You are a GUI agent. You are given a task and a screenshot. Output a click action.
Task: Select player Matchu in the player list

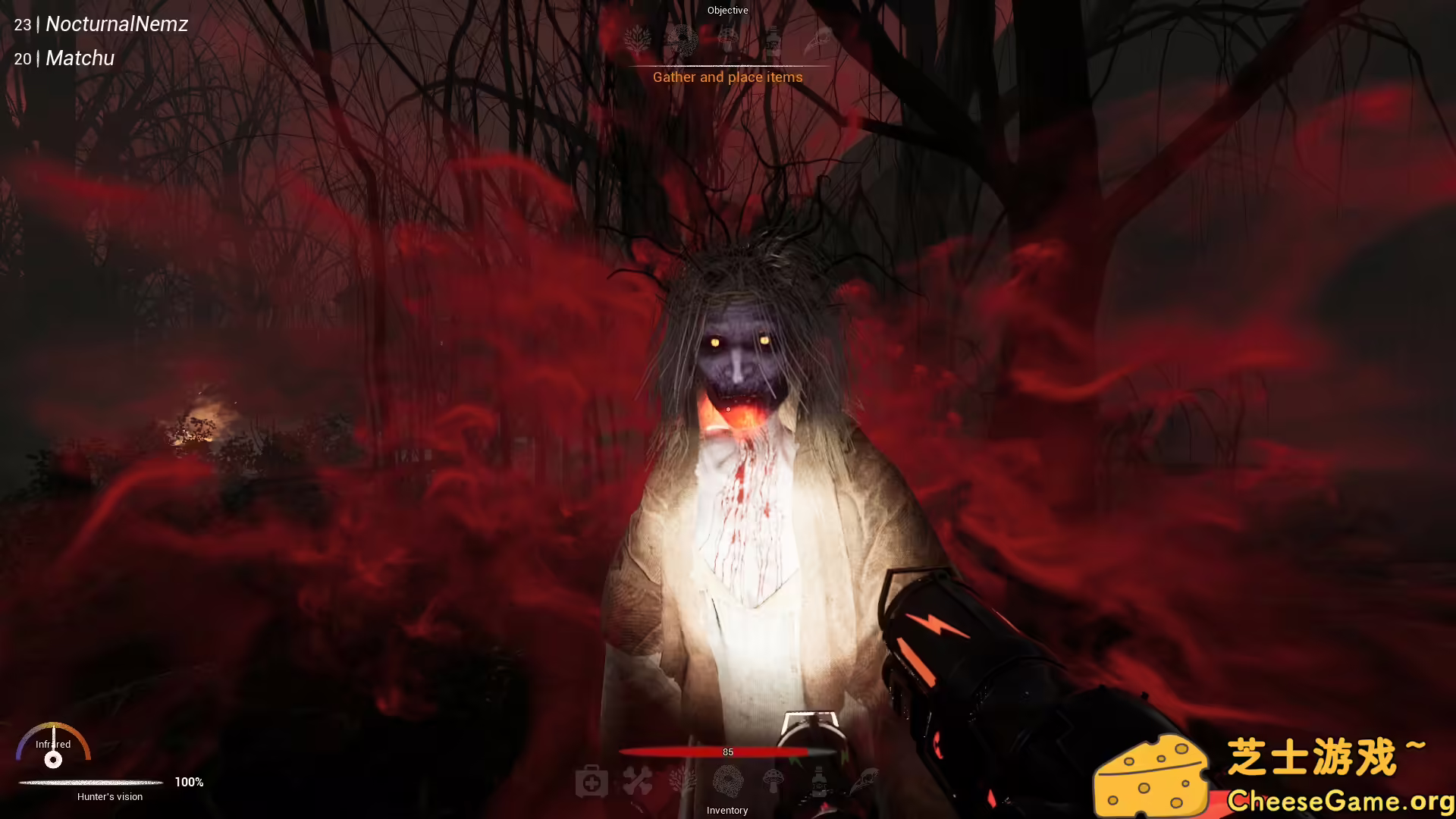[79, 58]
